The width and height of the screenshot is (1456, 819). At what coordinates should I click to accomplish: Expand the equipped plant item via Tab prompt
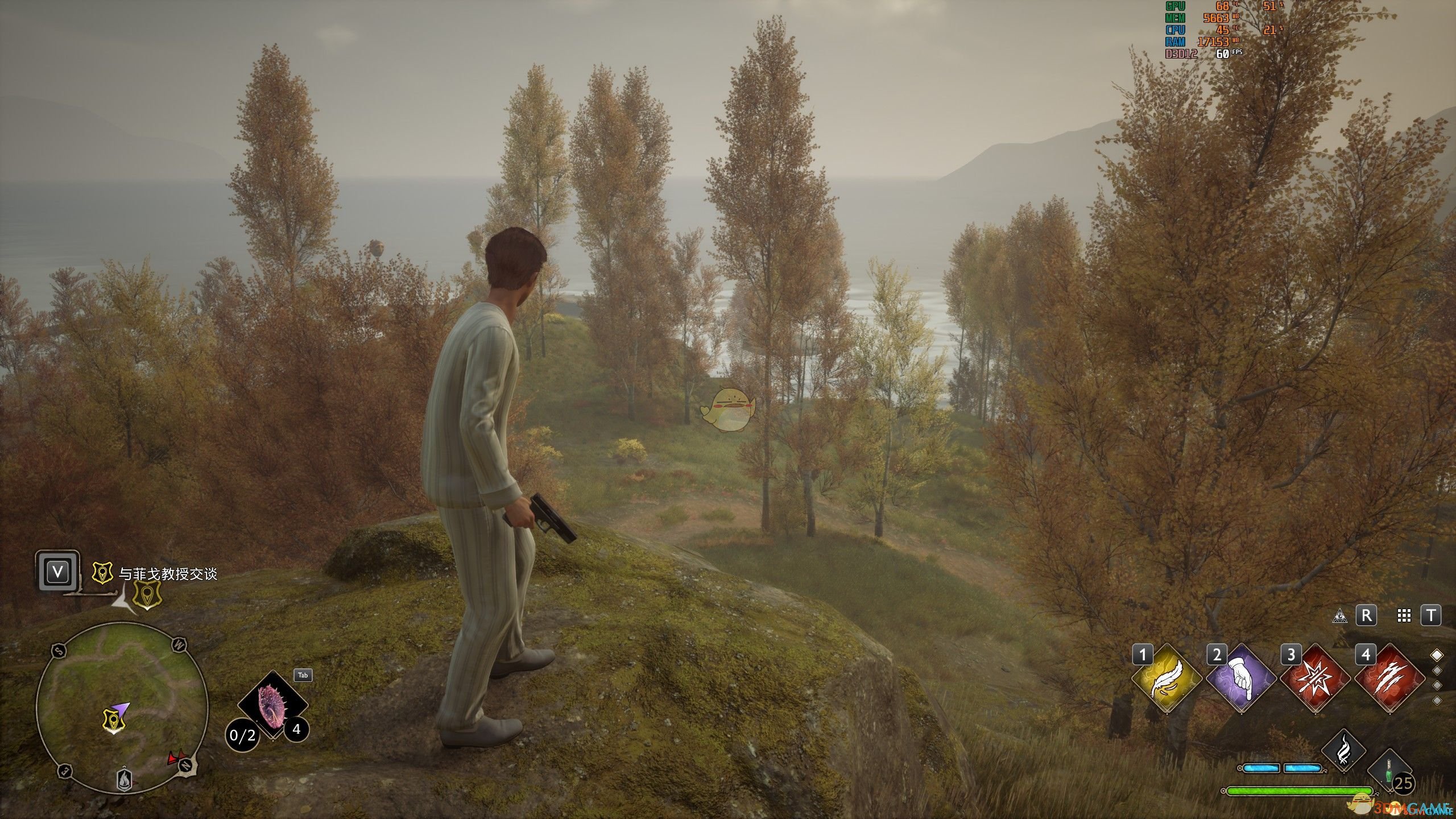(303, 676)
